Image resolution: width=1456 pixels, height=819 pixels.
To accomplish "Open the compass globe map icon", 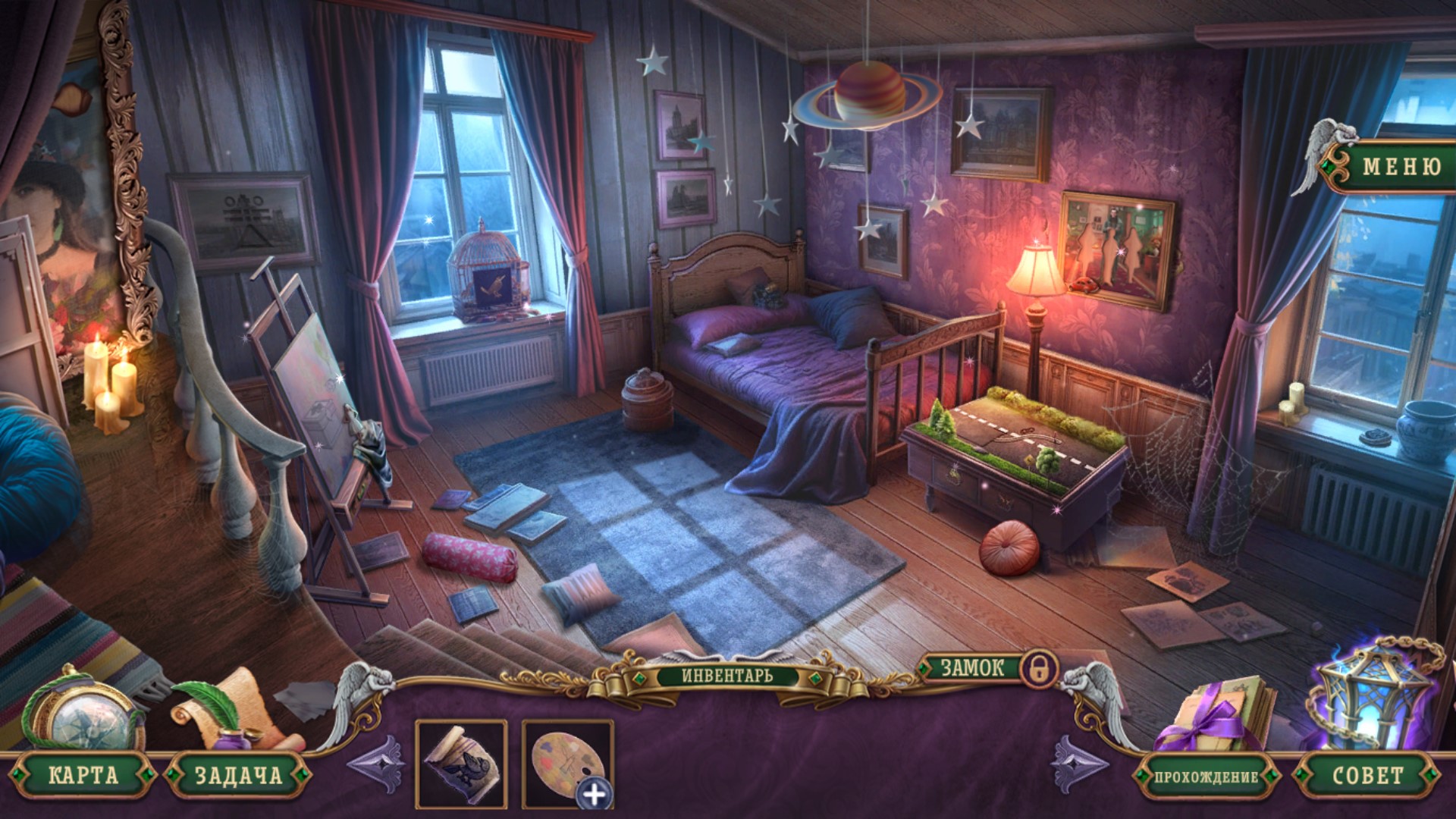I will click(85, 714).
